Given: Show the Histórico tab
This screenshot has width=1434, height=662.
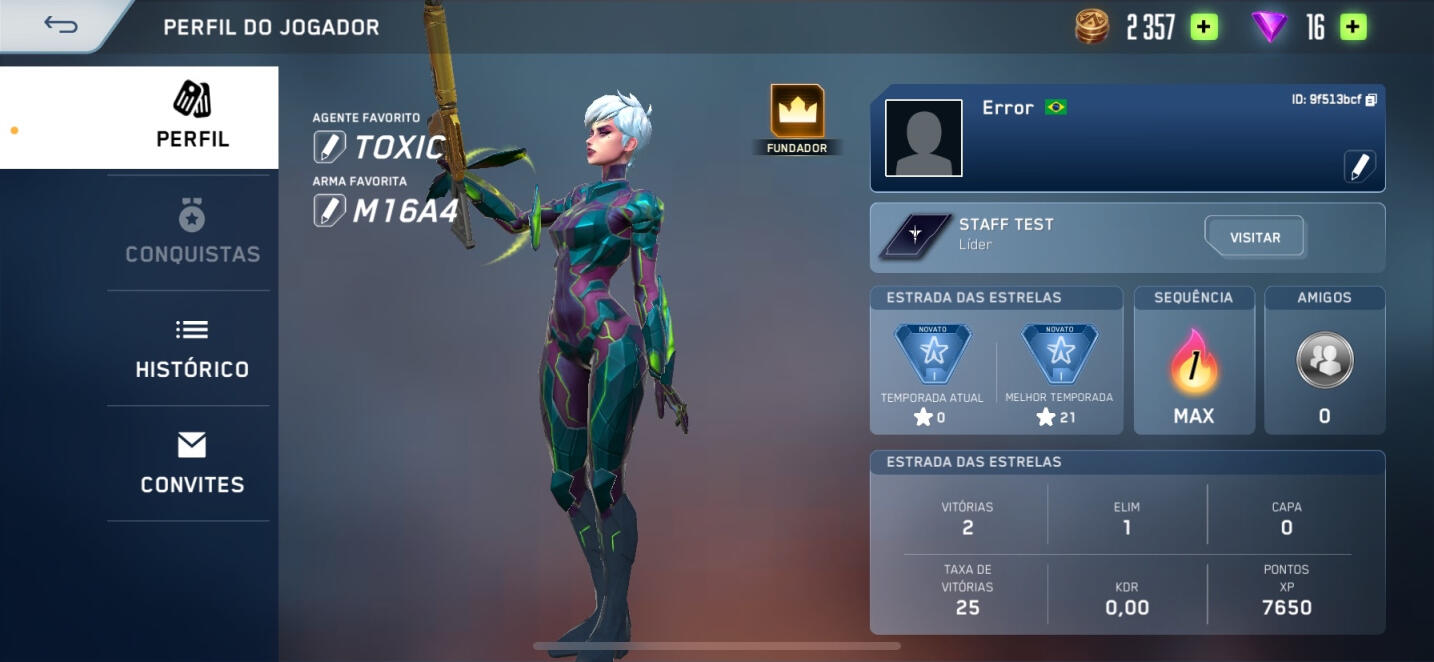Looking at the screenshot, I should [192, 348].
